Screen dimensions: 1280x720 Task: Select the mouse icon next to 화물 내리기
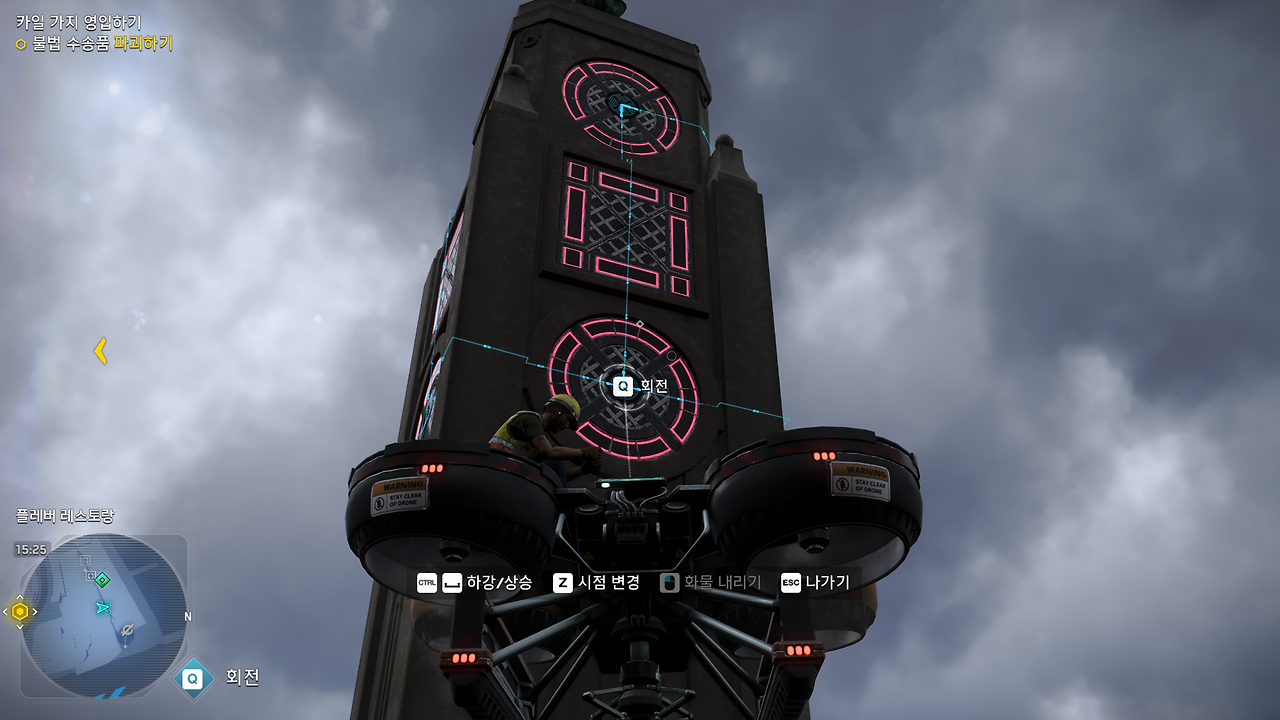pyautogui.click(x=668, y=582)
